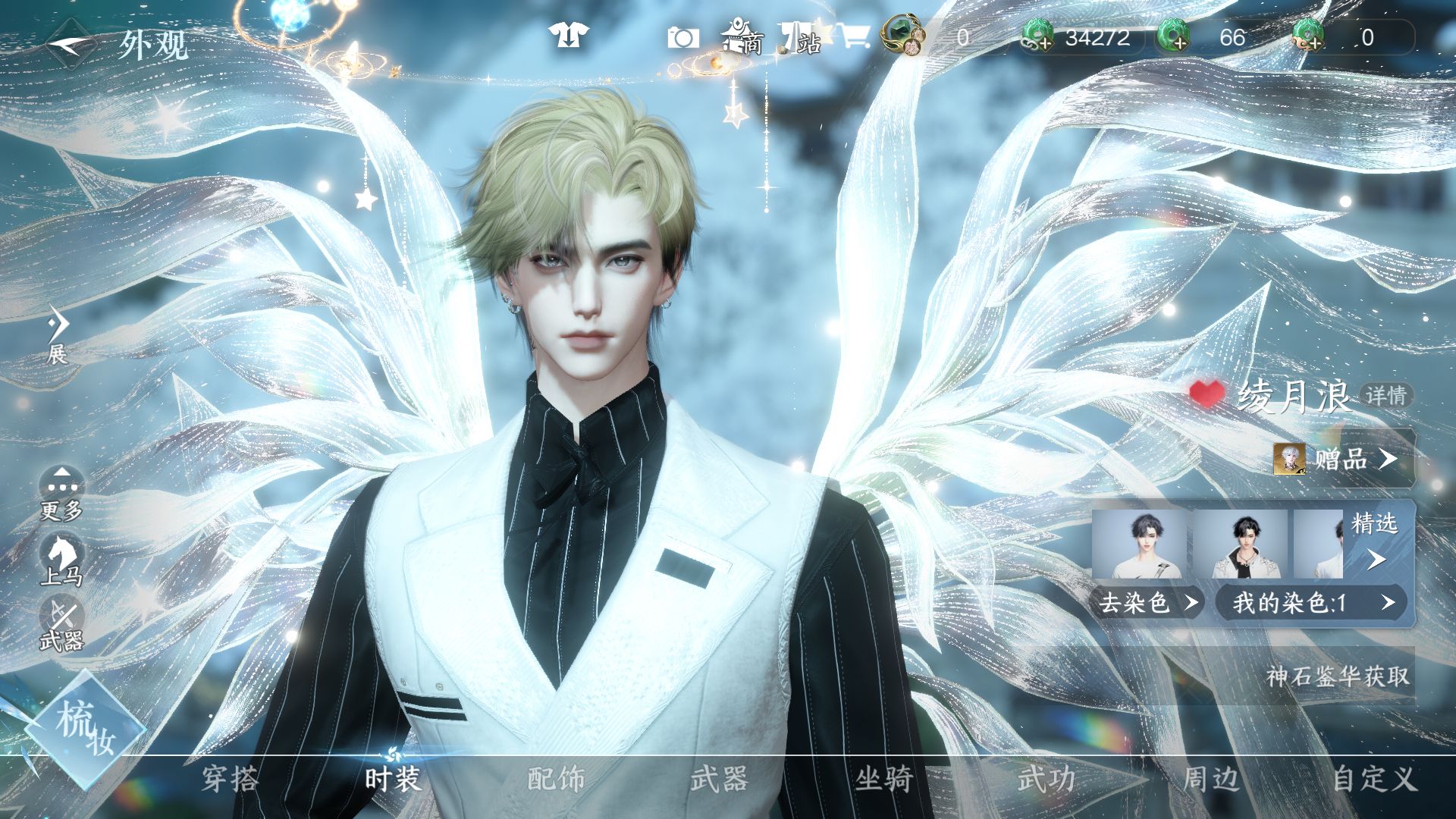Click 神石鉴华获取 obtain button

pyautogui.click(x=1338, y=676)
